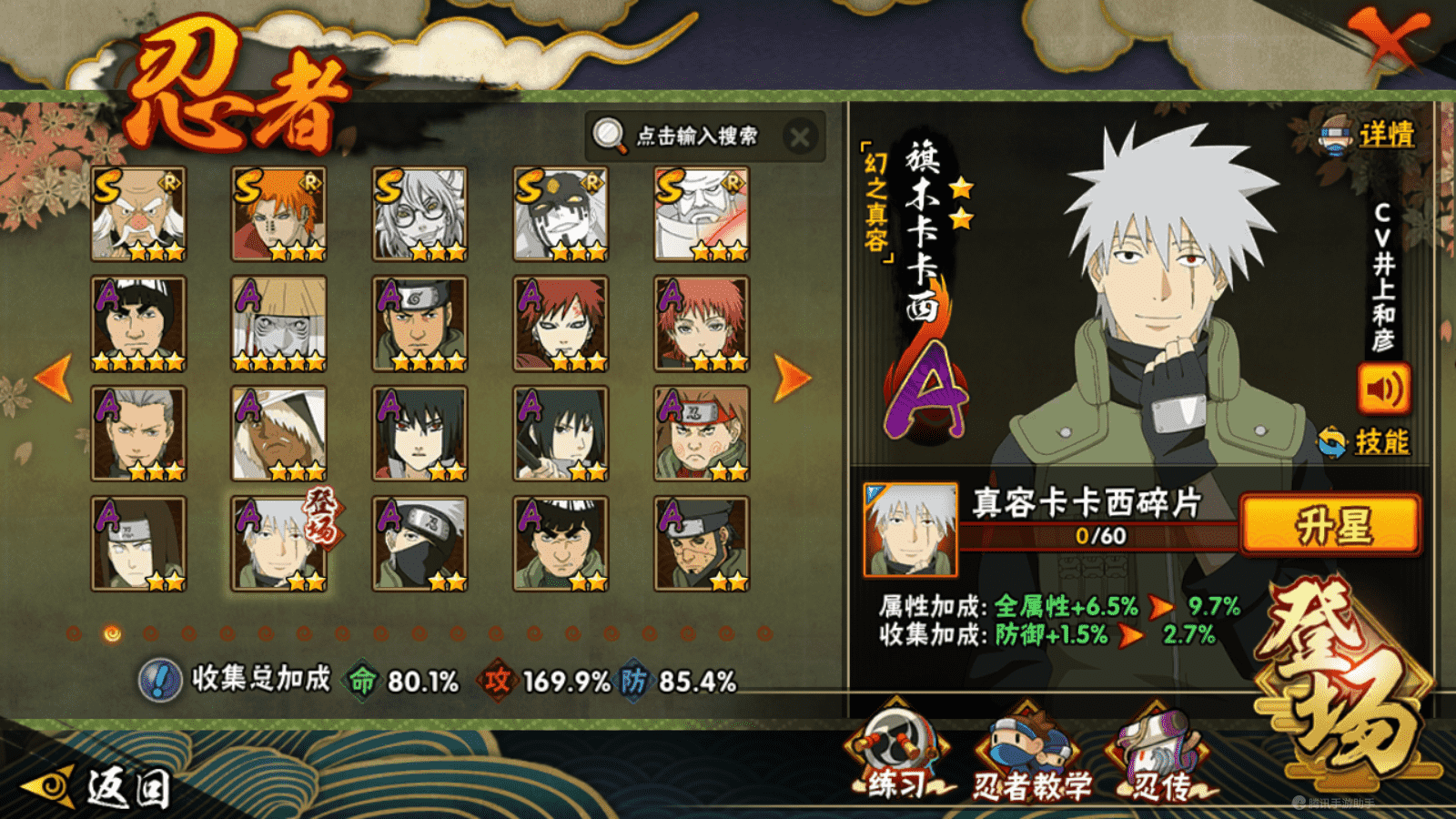This screenshot has width=1456, height=819.
Task: Clear the search box with its X button
Action: click(800, 137)
